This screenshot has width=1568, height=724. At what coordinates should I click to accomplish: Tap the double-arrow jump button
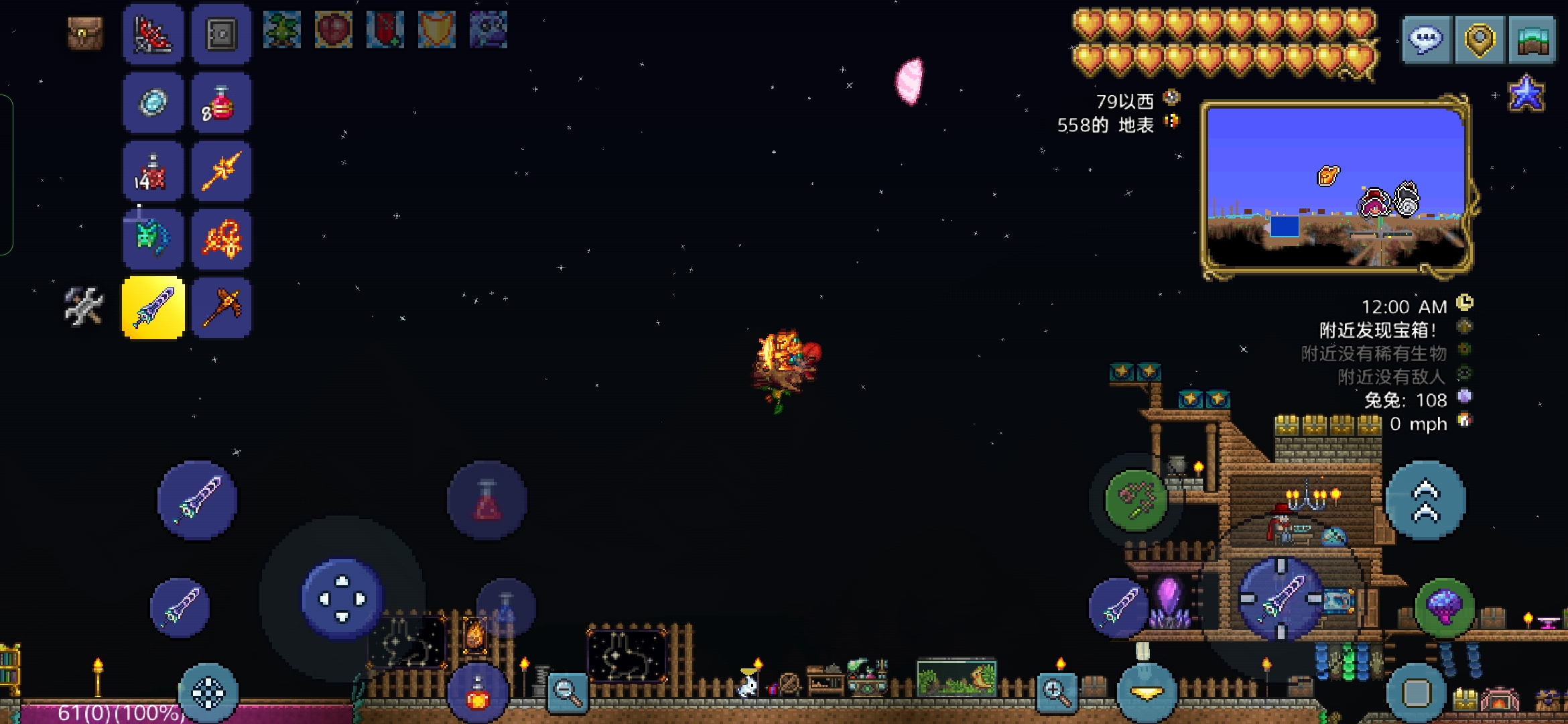coord(1426,500)
